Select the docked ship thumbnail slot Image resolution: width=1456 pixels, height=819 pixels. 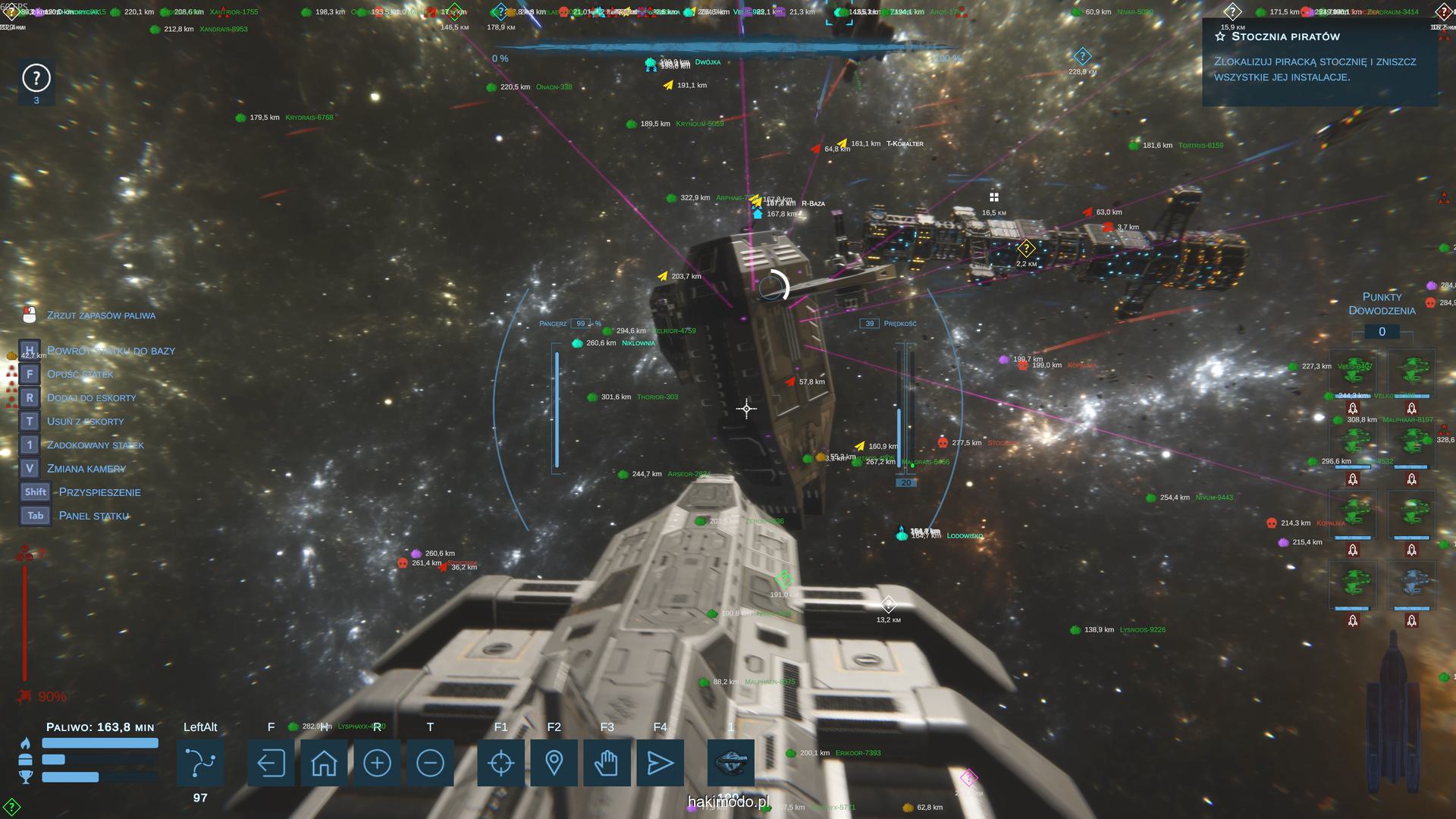[x=731, y=761]
